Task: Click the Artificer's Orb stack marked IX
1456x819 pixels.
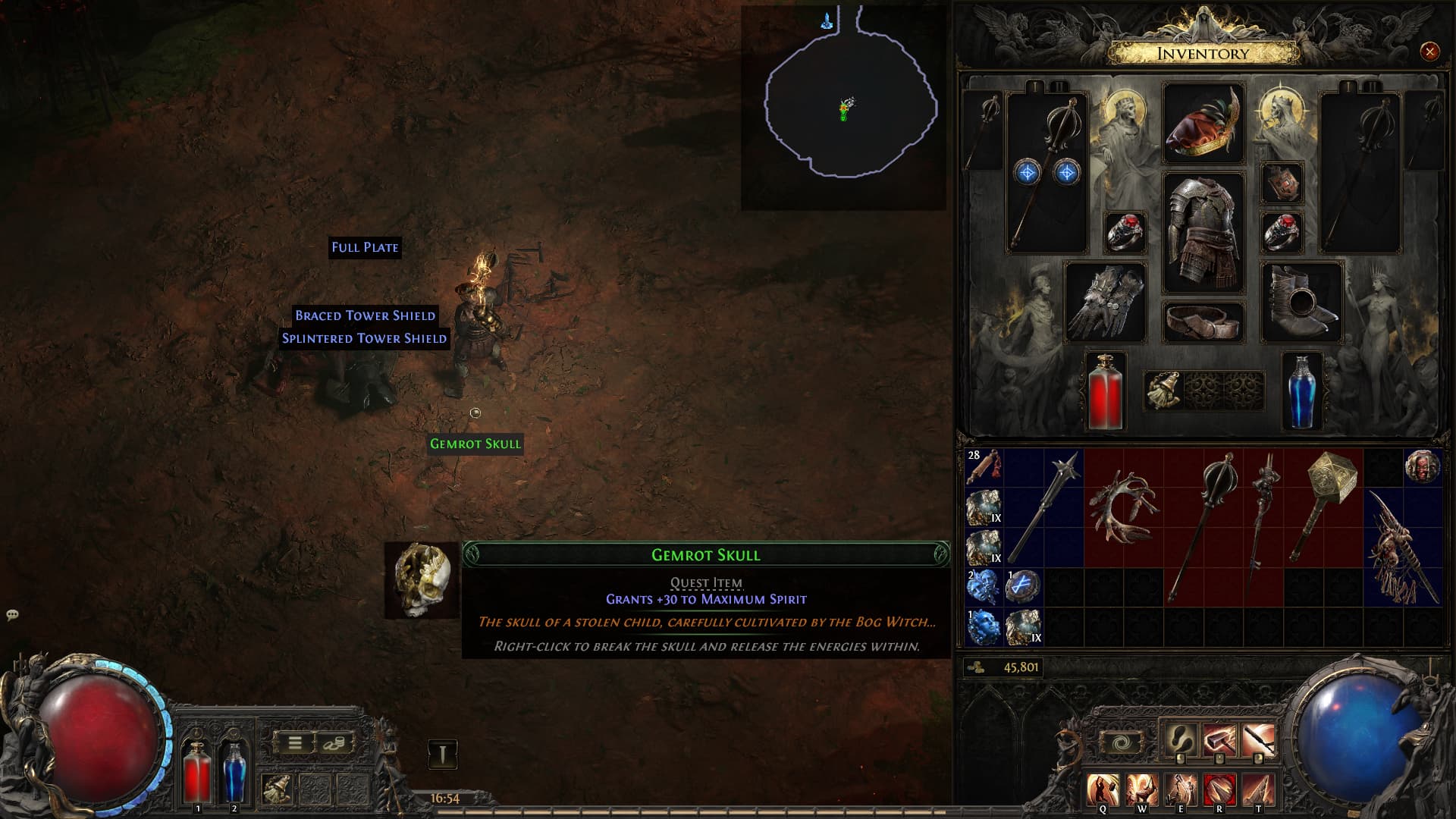Action: point(984,507)
